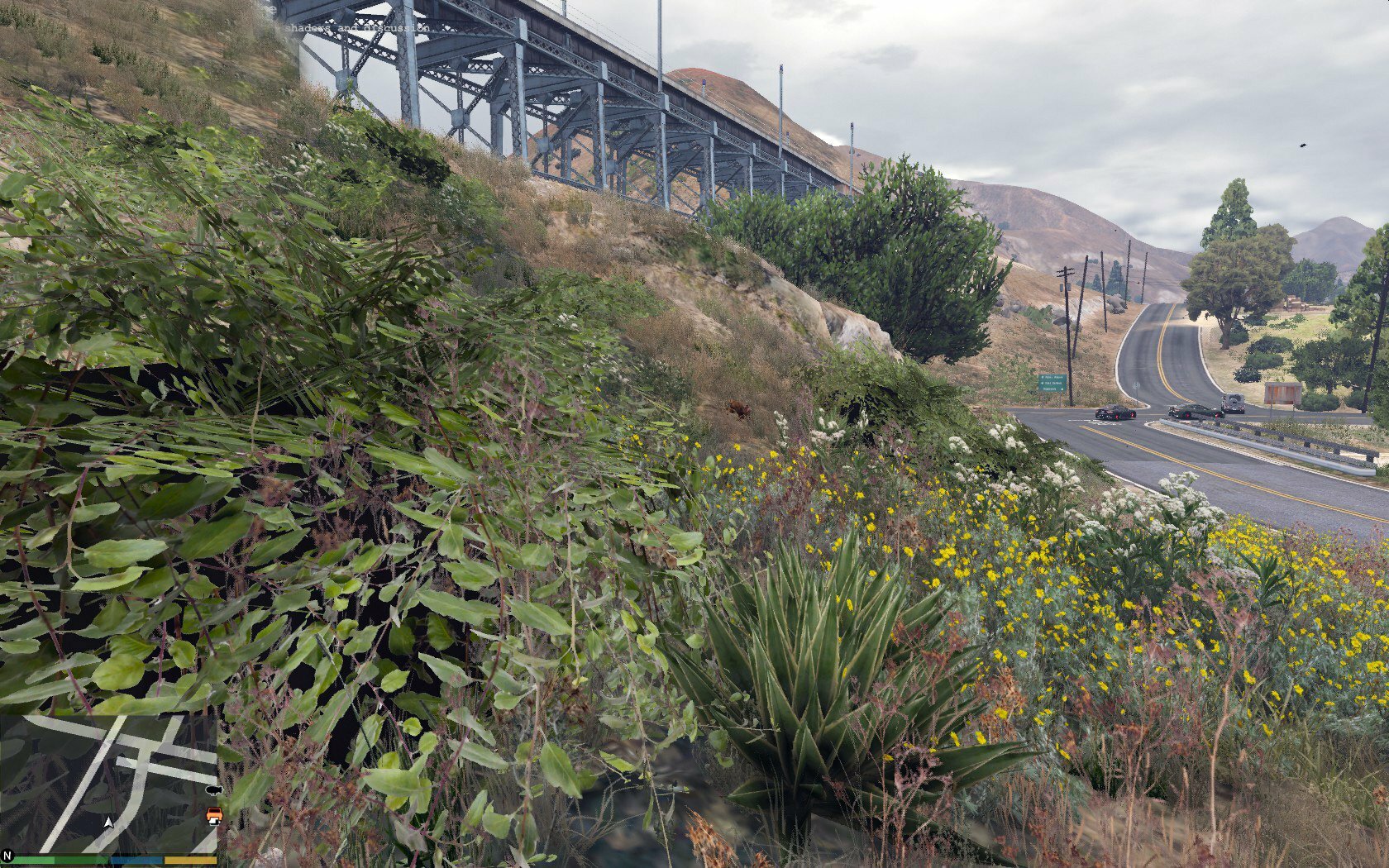Click the north compass indicator
The image size is (1389, 868).
click(8, 856)
